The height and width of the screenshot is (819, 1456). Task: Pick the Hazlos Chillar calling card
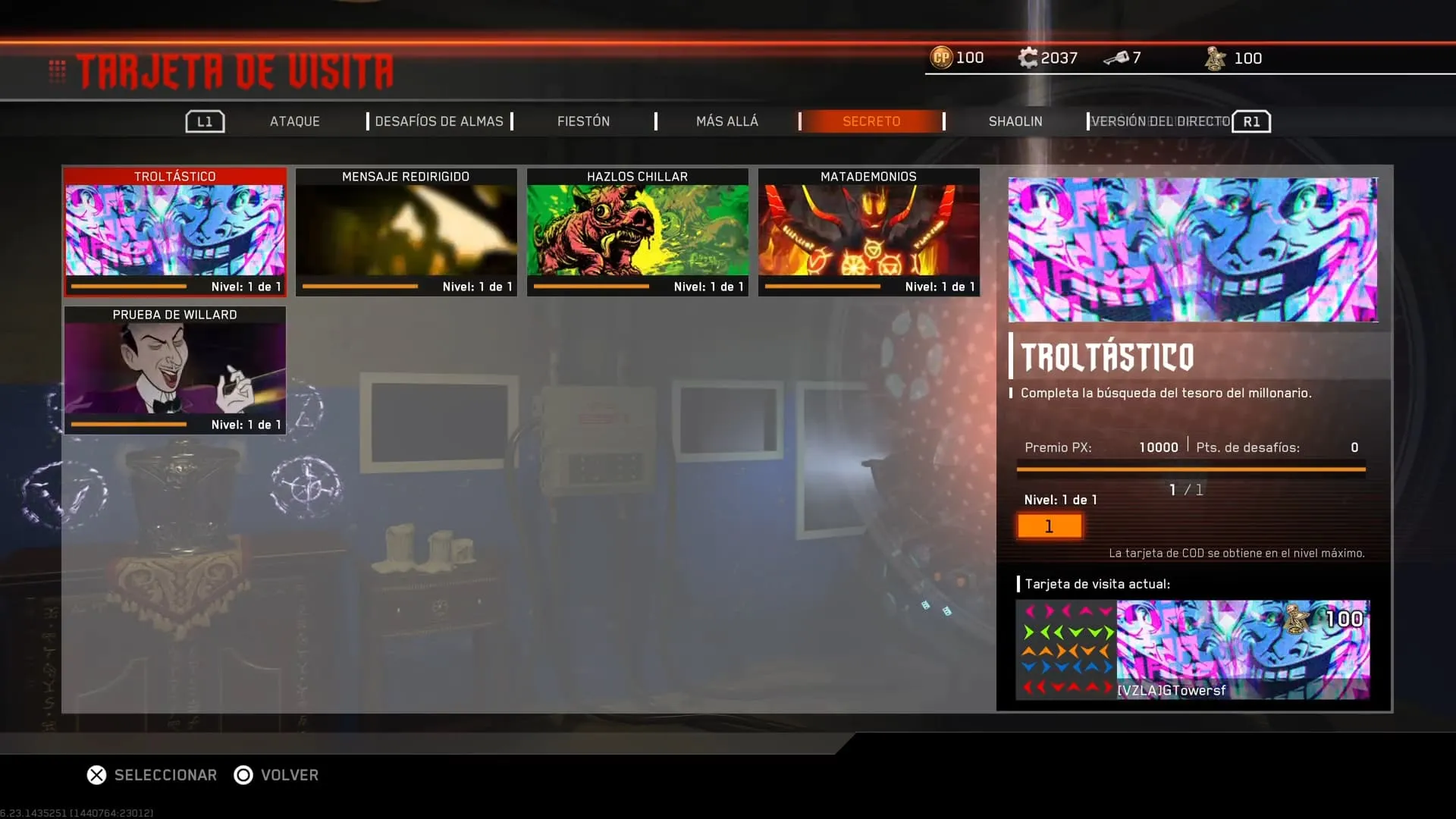click(x=637, y=231)
